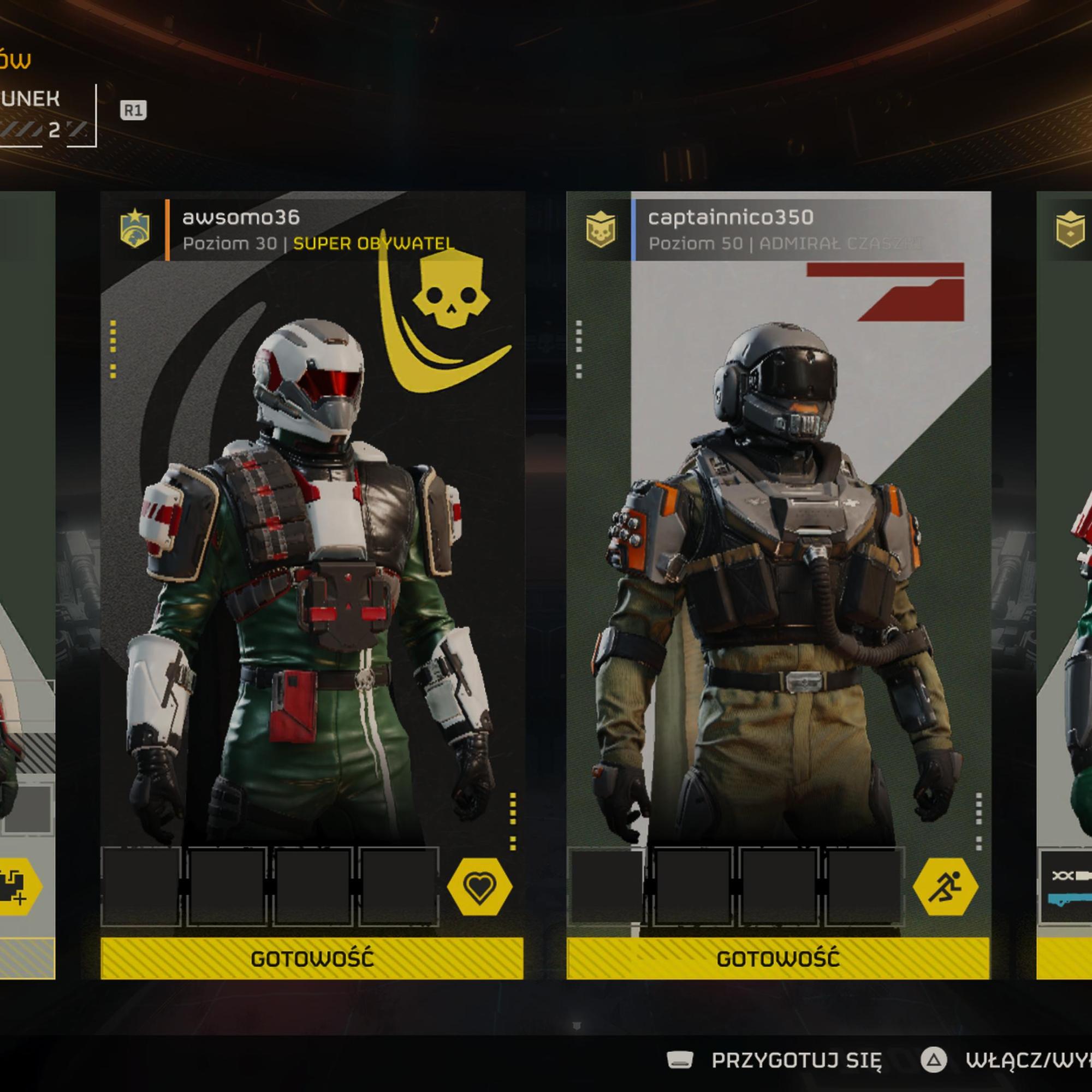Click awsomo36's Gotowość ready banner
1092x1092 pixels.
click(312, 959)
